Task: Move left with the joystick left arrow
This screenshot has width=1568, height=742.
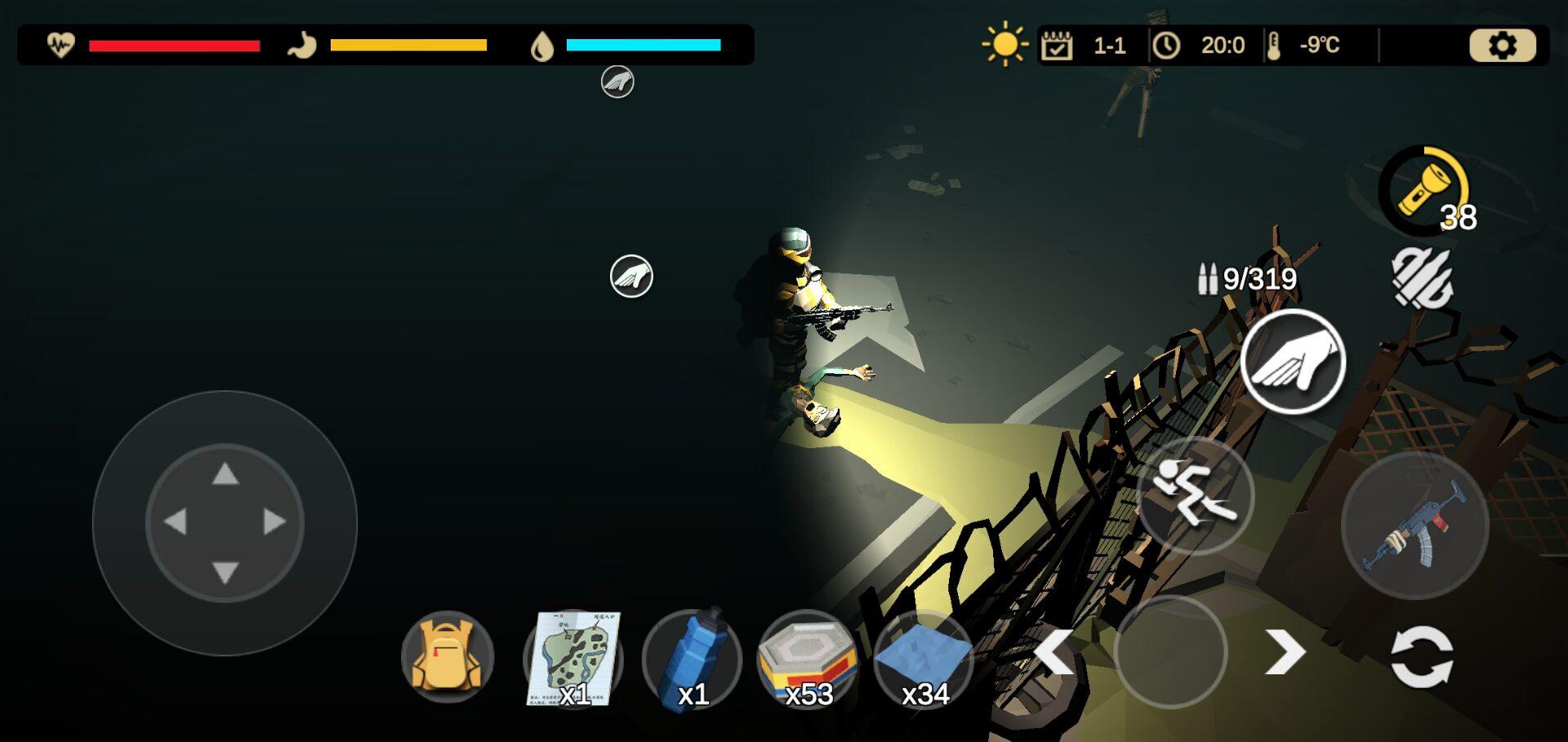Action: point(176,522)
